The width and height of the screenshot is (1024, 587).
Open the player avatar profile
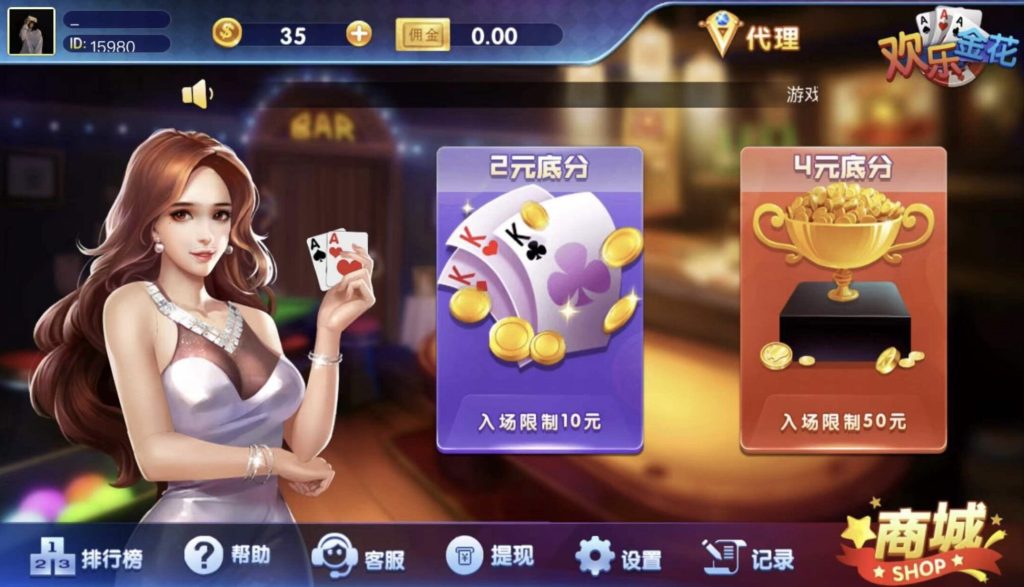[31, 31]
